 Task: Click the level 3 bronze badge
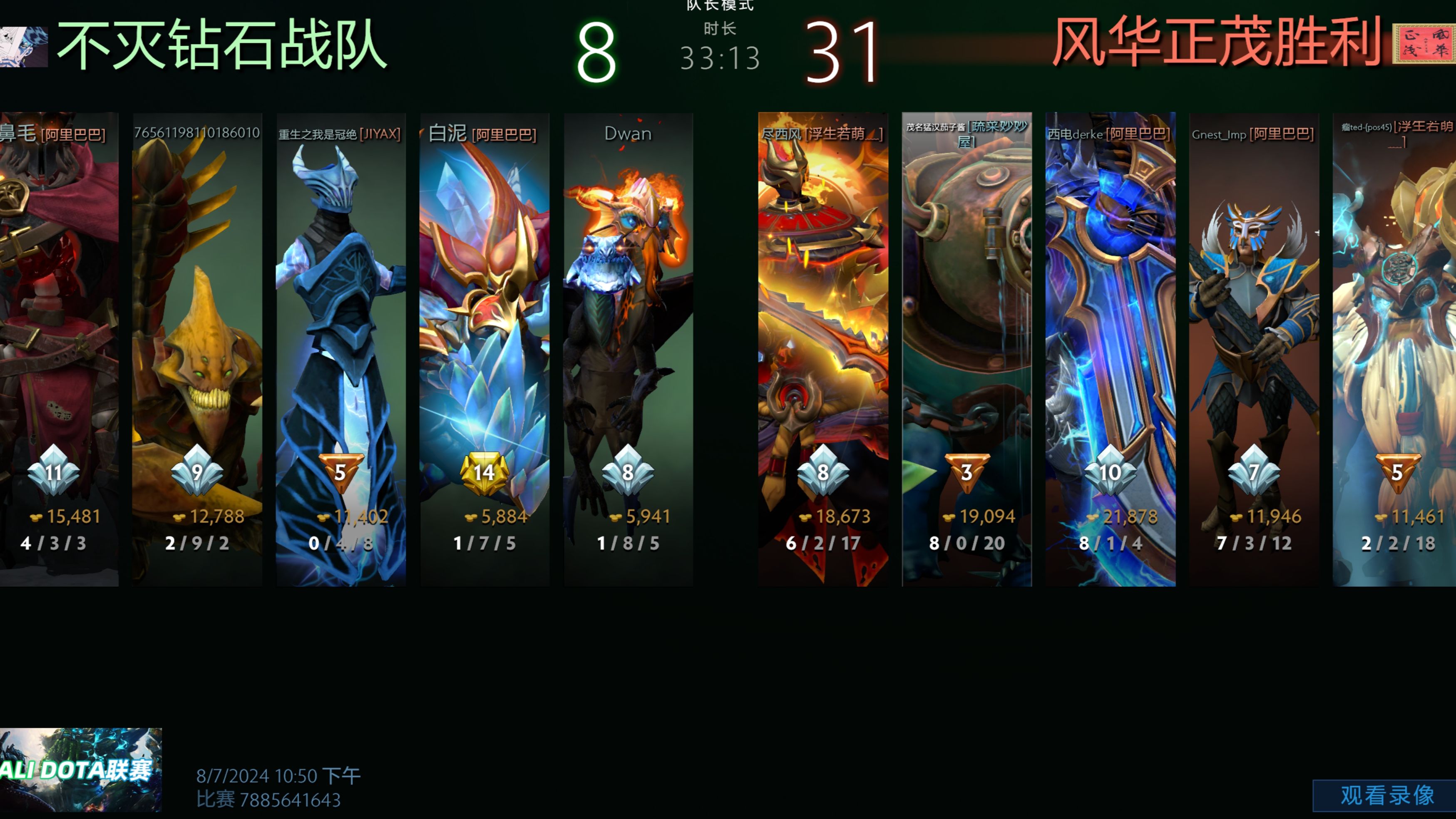(967, 472)
